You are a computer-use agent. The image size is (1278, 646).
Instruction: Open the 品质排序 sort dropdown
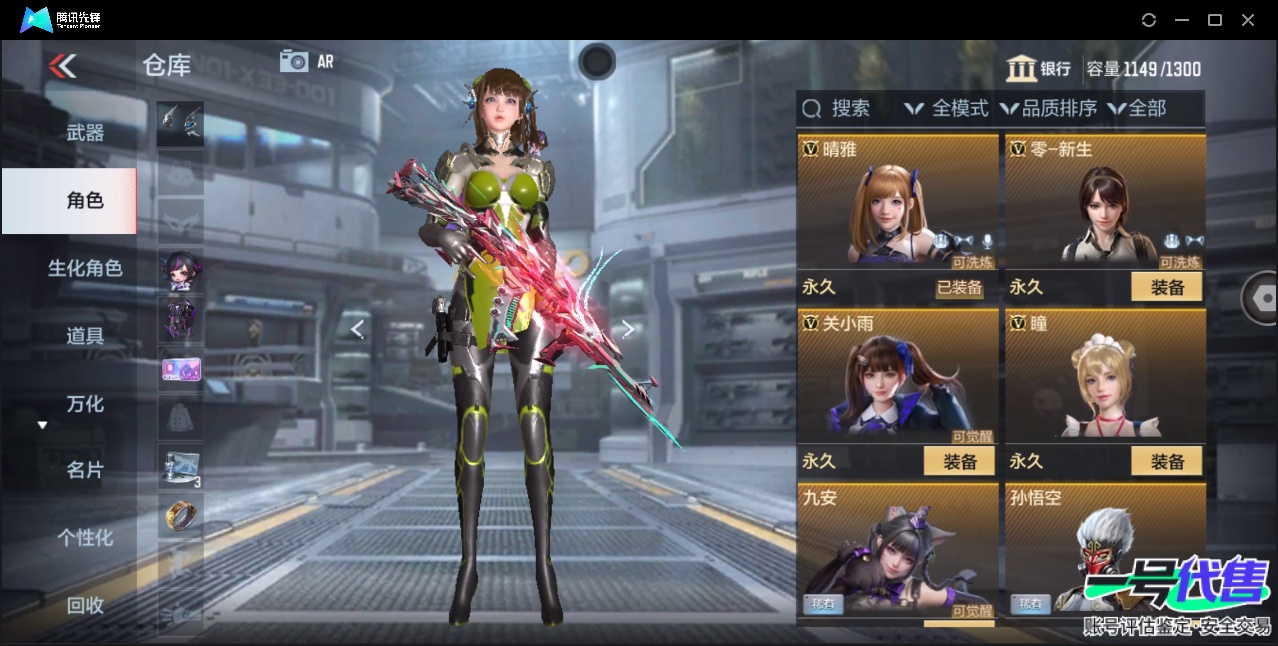click(1049, 108)
